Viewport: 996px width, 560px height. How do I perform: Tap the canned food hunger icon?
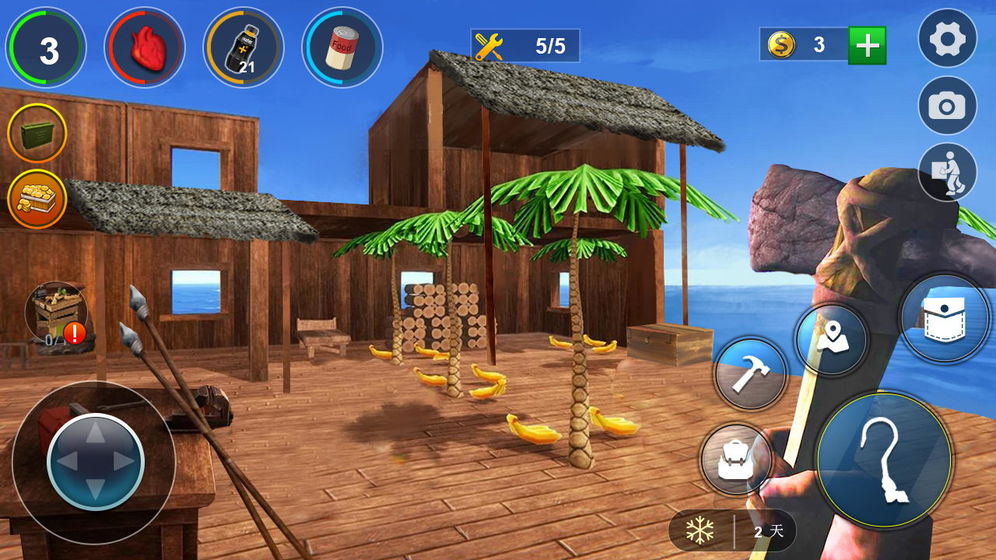pyautogui.click(x=342, y=47)
